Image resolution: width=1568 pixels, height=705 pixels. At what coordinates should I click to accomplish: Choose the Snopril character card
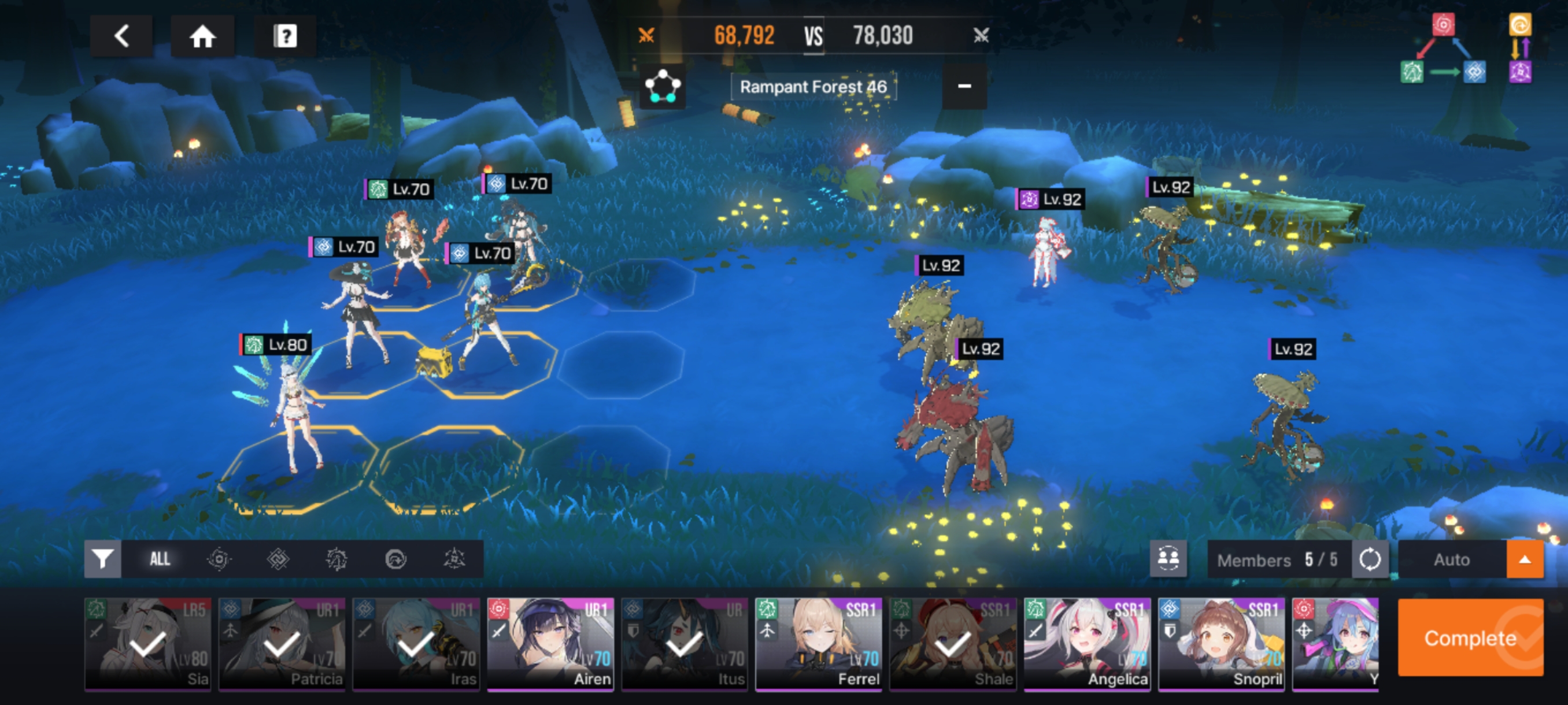[1221, 644]
